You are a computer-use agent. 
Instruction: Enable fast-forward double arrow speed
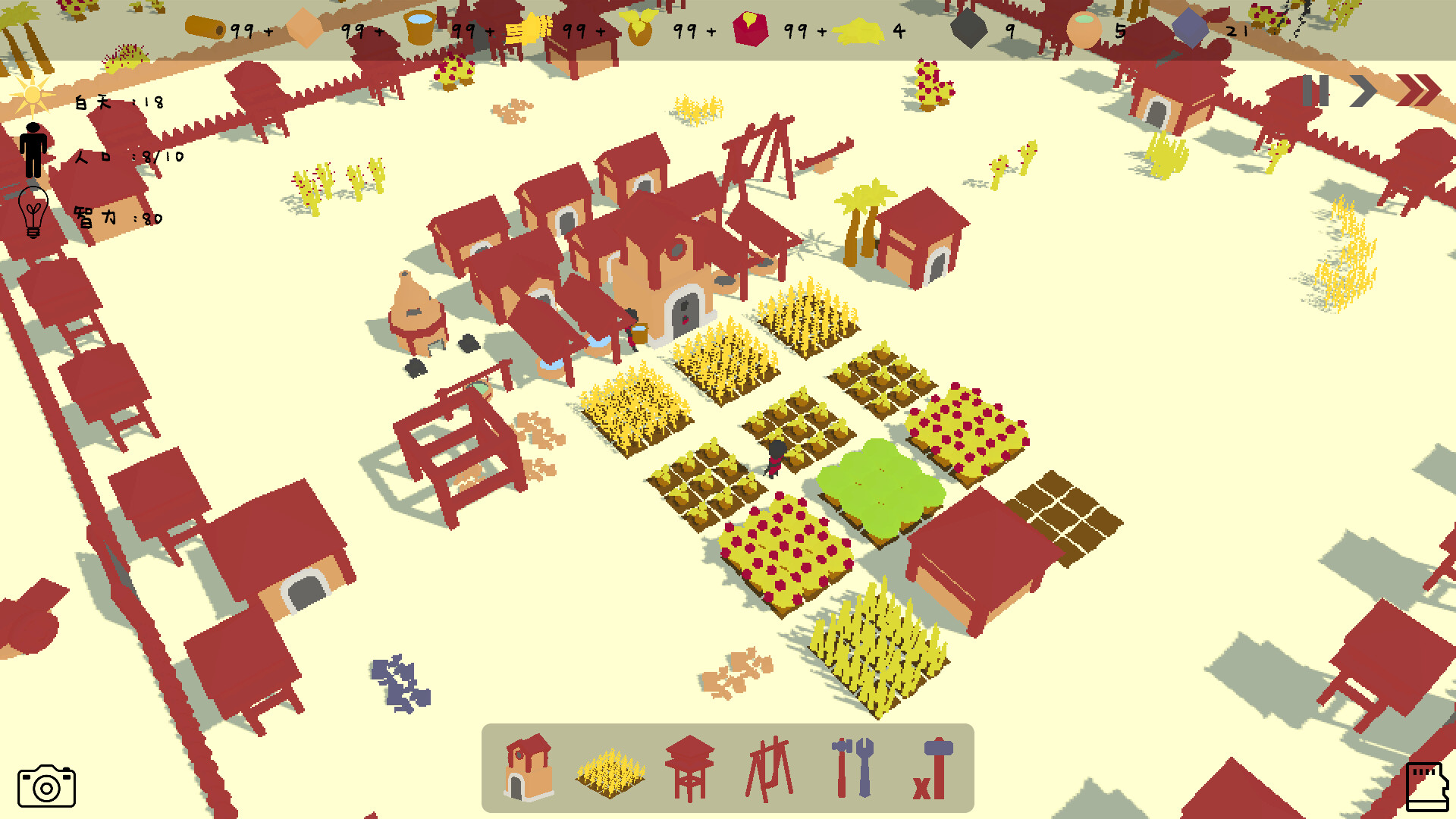click(1417, 92)
